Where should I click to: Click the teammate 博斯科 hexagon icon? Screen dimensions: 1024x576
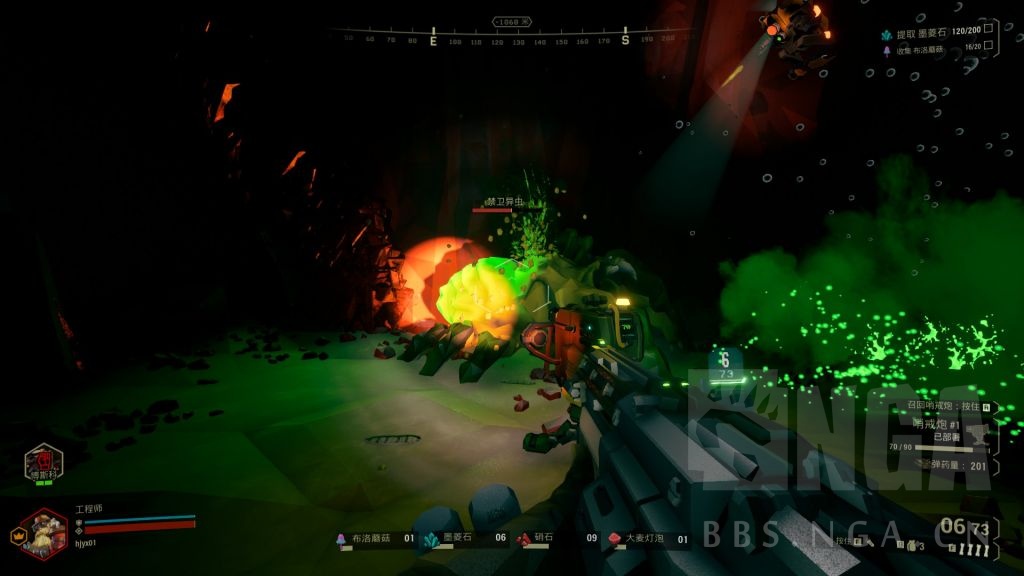tap(44, 463)
